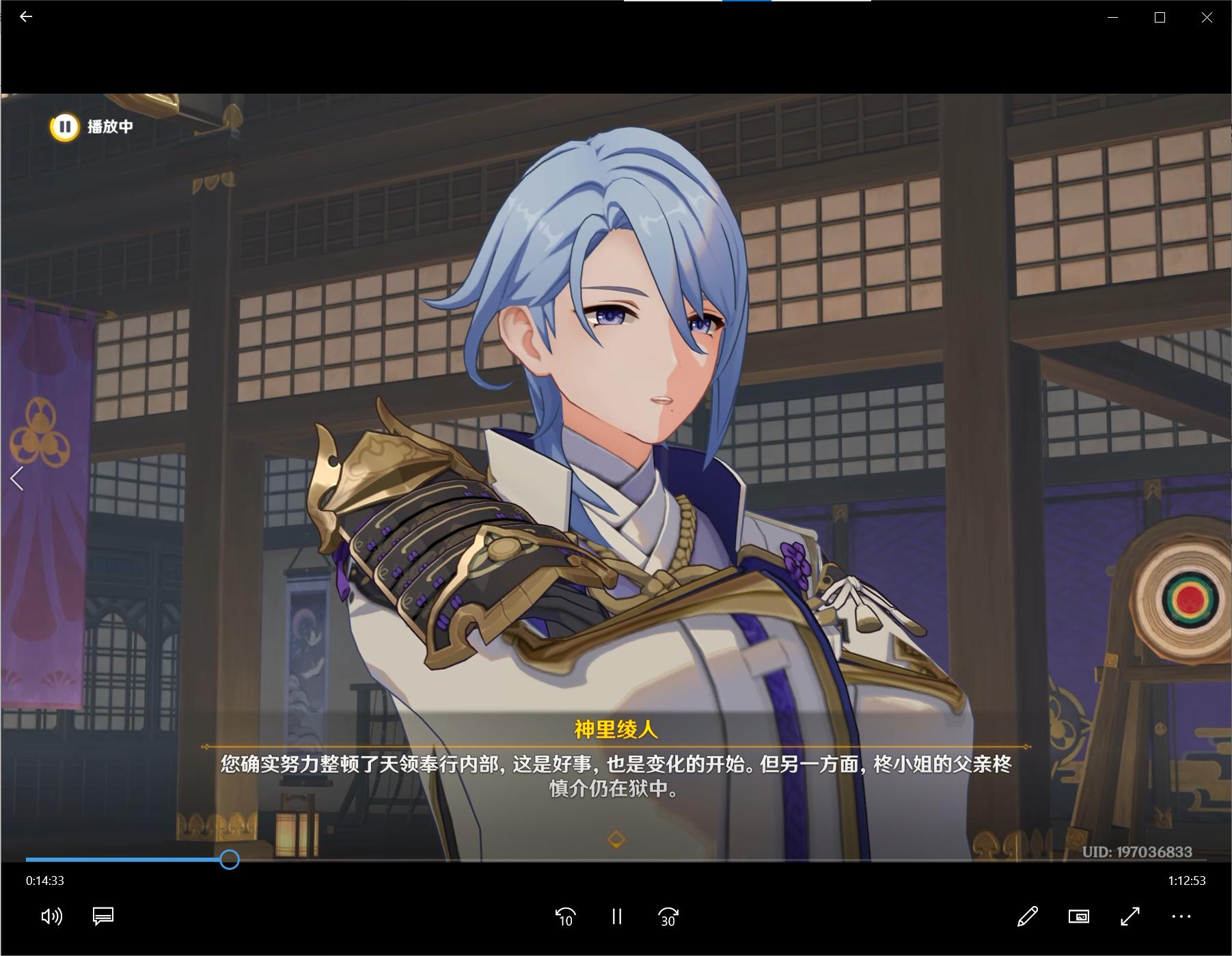
Task: Show the previous item using the left chevron
Action: coord(17,479)
